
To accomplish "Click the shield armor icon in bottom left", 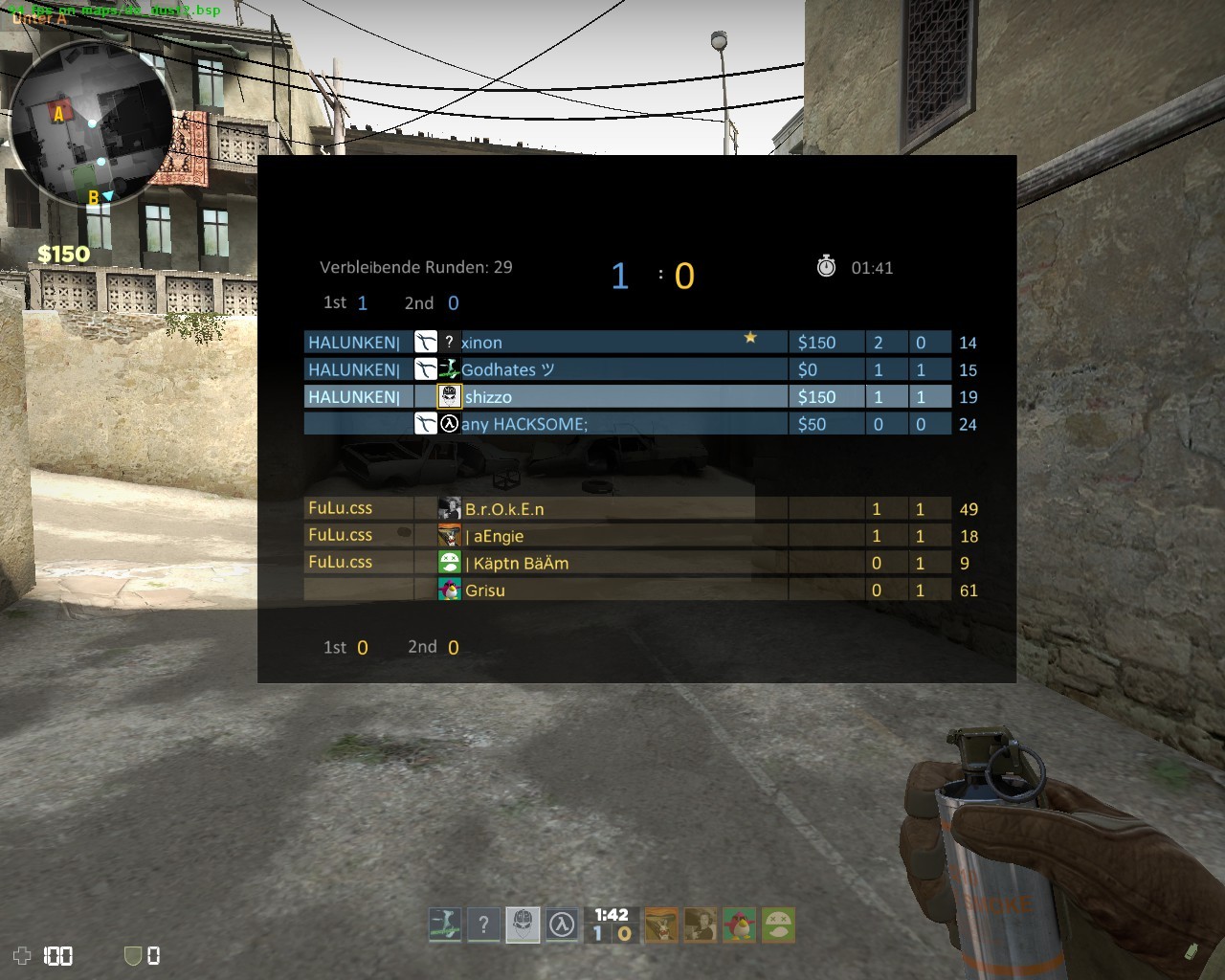I will coord(129,955).
